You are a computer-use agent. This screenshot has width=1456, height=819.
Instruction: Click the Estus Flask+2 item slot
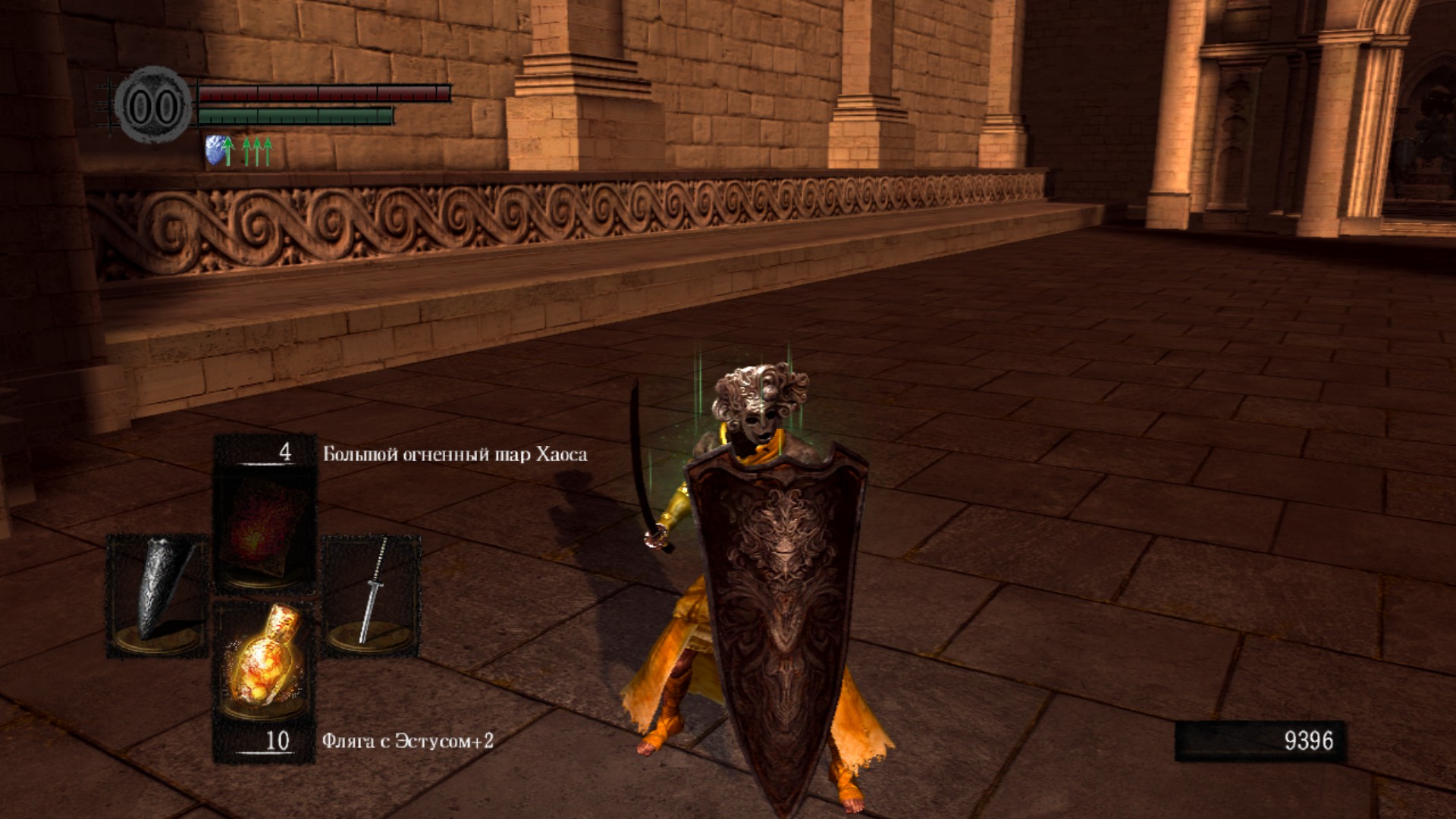click(x=264, y=661)
